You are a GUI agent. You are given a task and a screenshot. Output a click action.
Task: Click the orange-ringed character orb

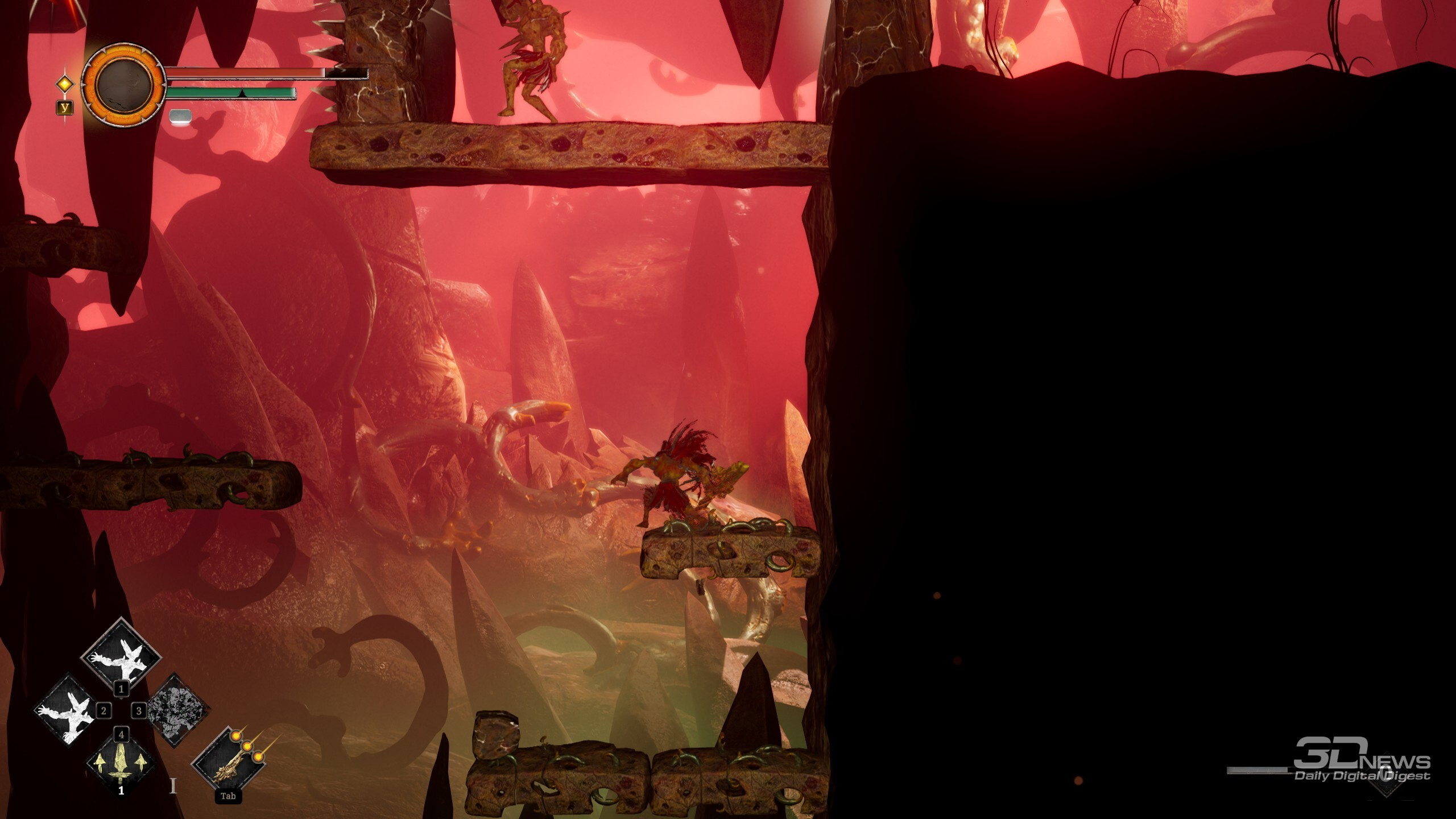coord(123,85)
